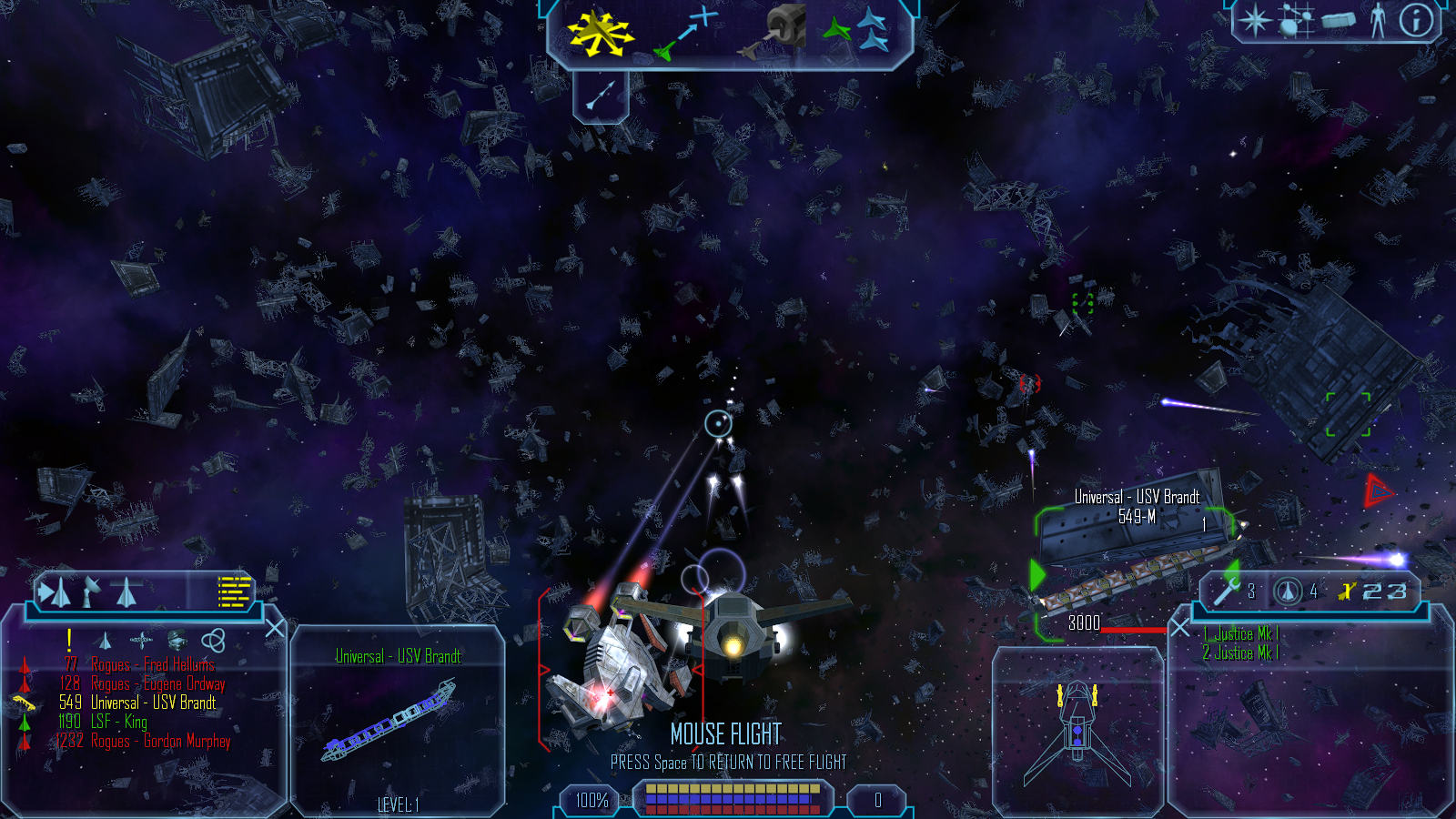Toggle the cruise engine arrow icon
The image size is (1456, 819).
[x=601, y=96]
